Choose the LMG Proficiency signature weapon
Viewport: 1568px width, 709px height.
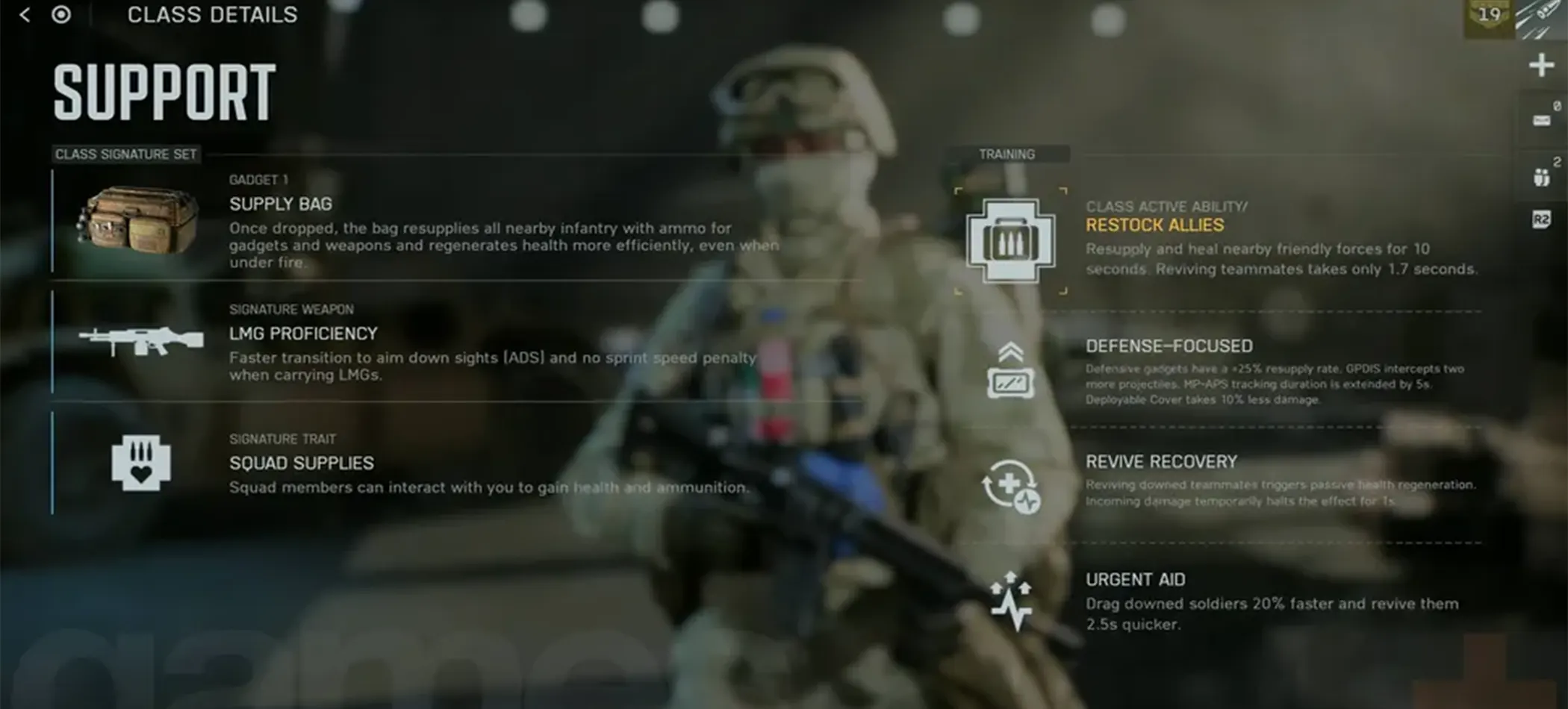click(x=303, y=334)
